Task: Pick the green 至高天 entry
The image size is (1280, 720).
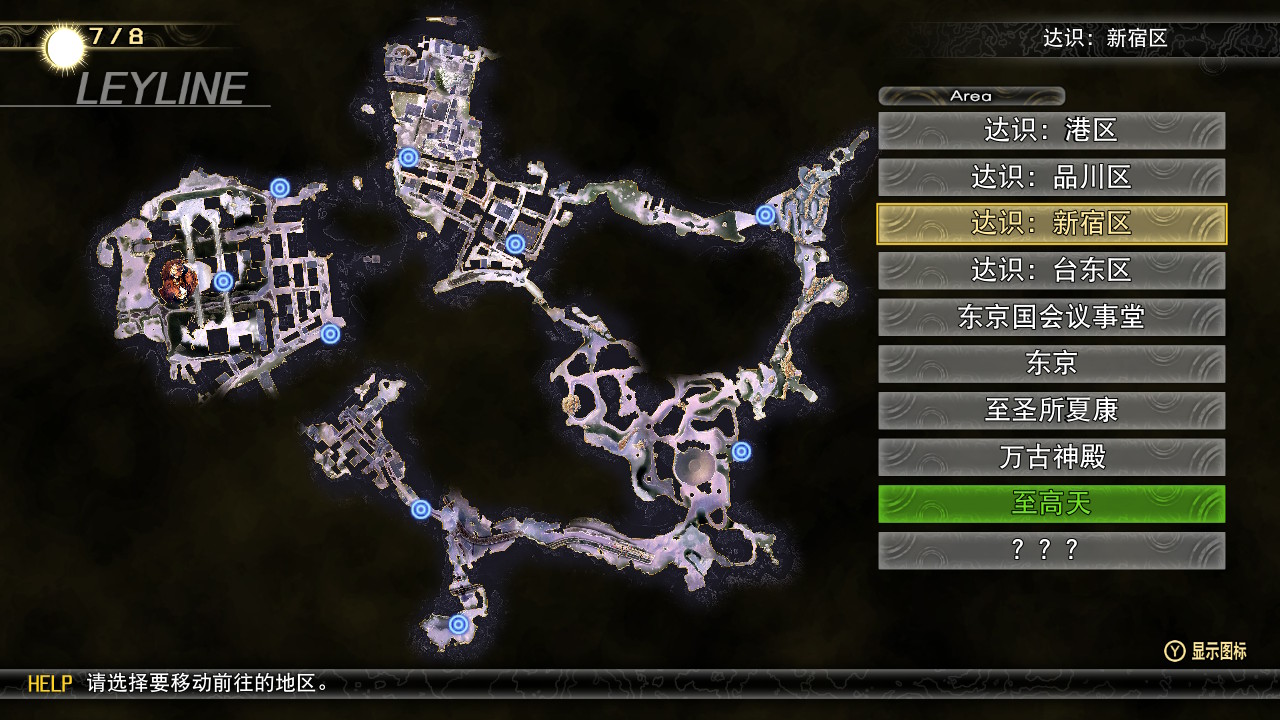Action: click(1051, 503)
